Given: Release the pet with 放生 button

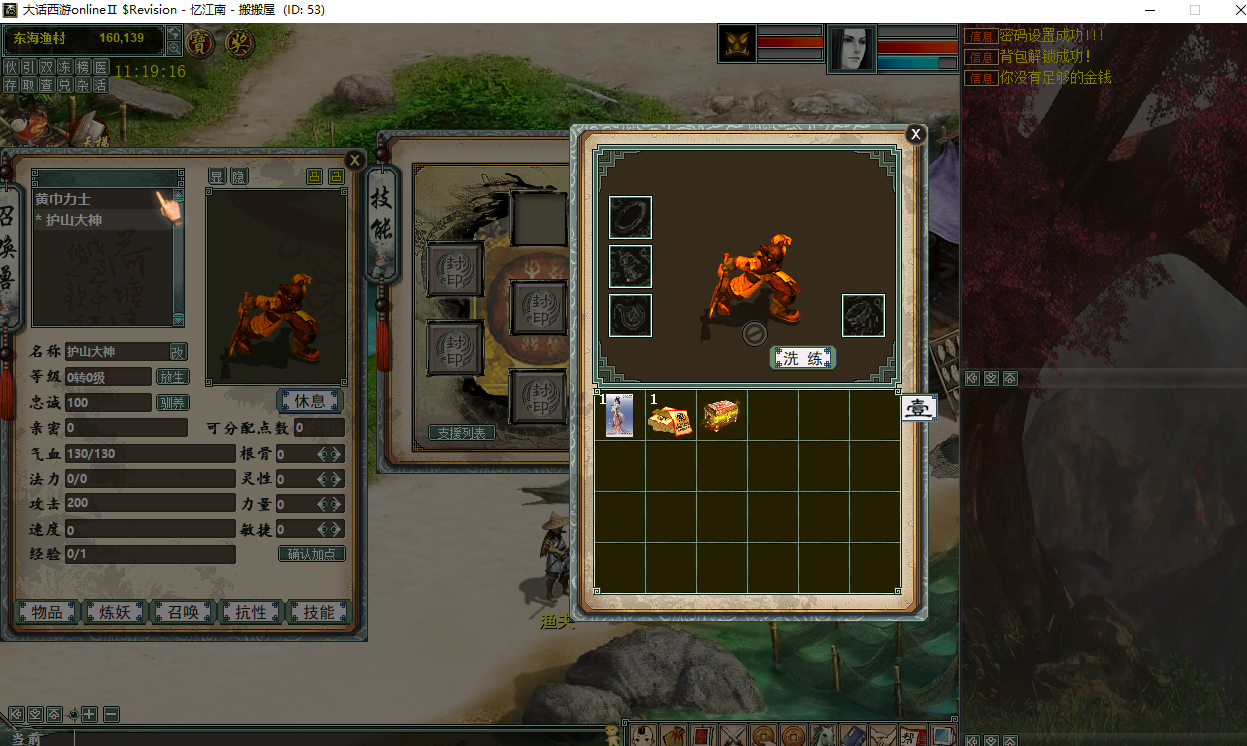Looking at the screenshot, I should point(172,377).
